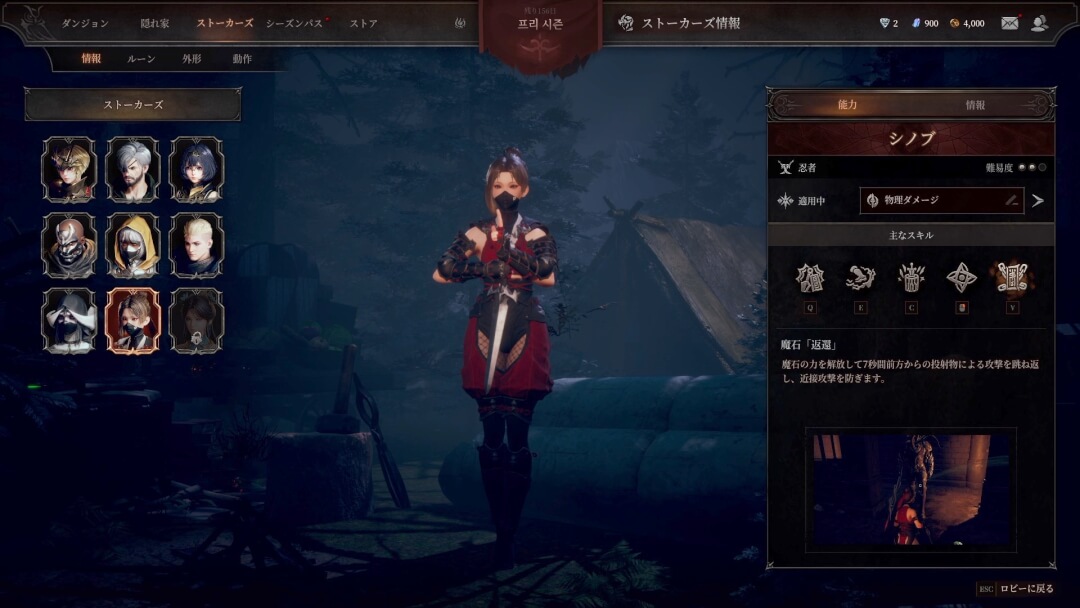Image resolution: width=1080 pixels, height=608 pixels.
Task: Choose the short blonde-haired man portrait
Action: pyautogui.click(x=197, y=245)
